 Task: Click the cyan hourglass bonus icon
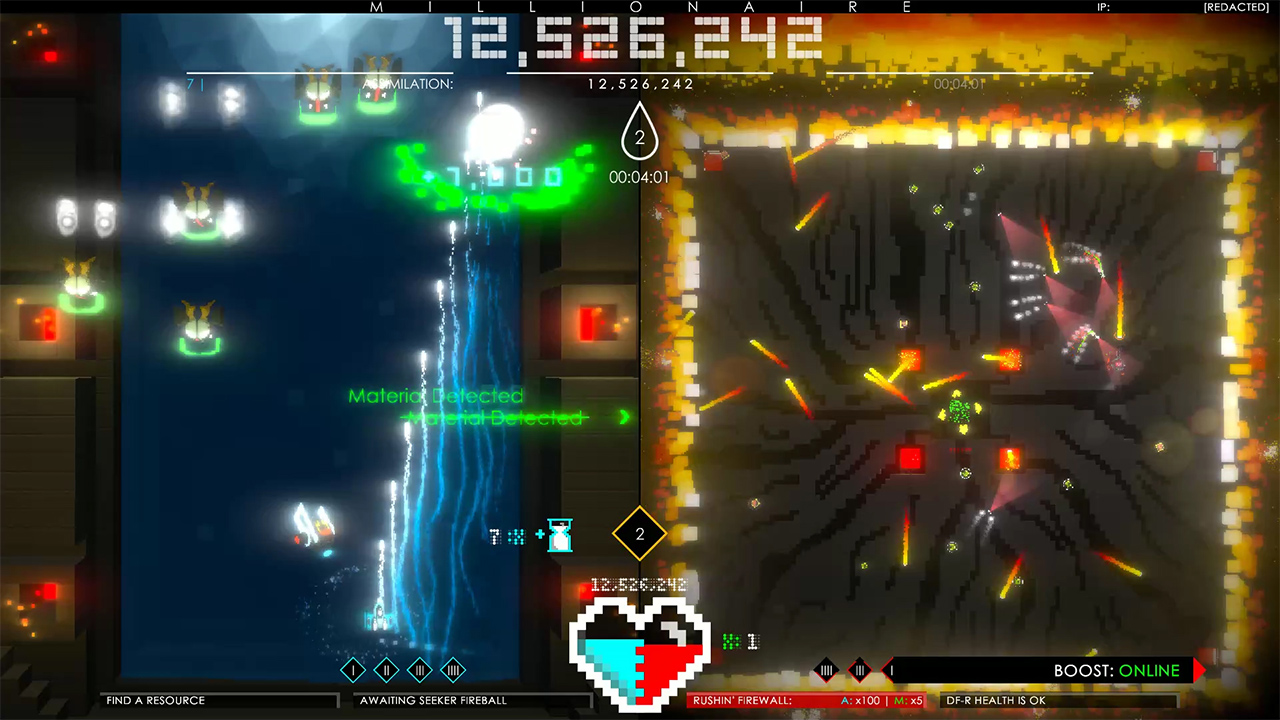[x=558, y=536]
